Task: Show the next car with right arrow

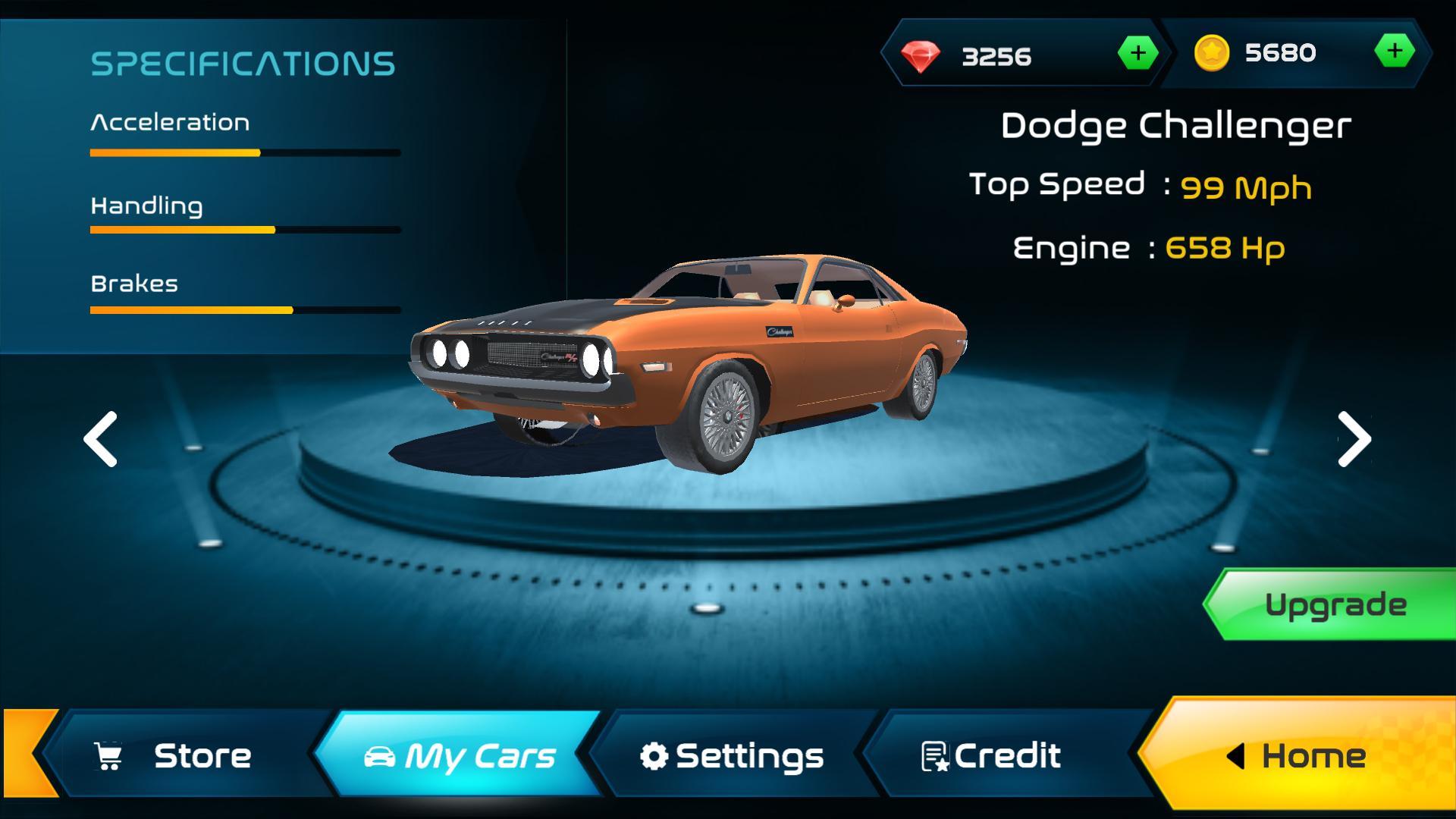Action: (1354, 439)
